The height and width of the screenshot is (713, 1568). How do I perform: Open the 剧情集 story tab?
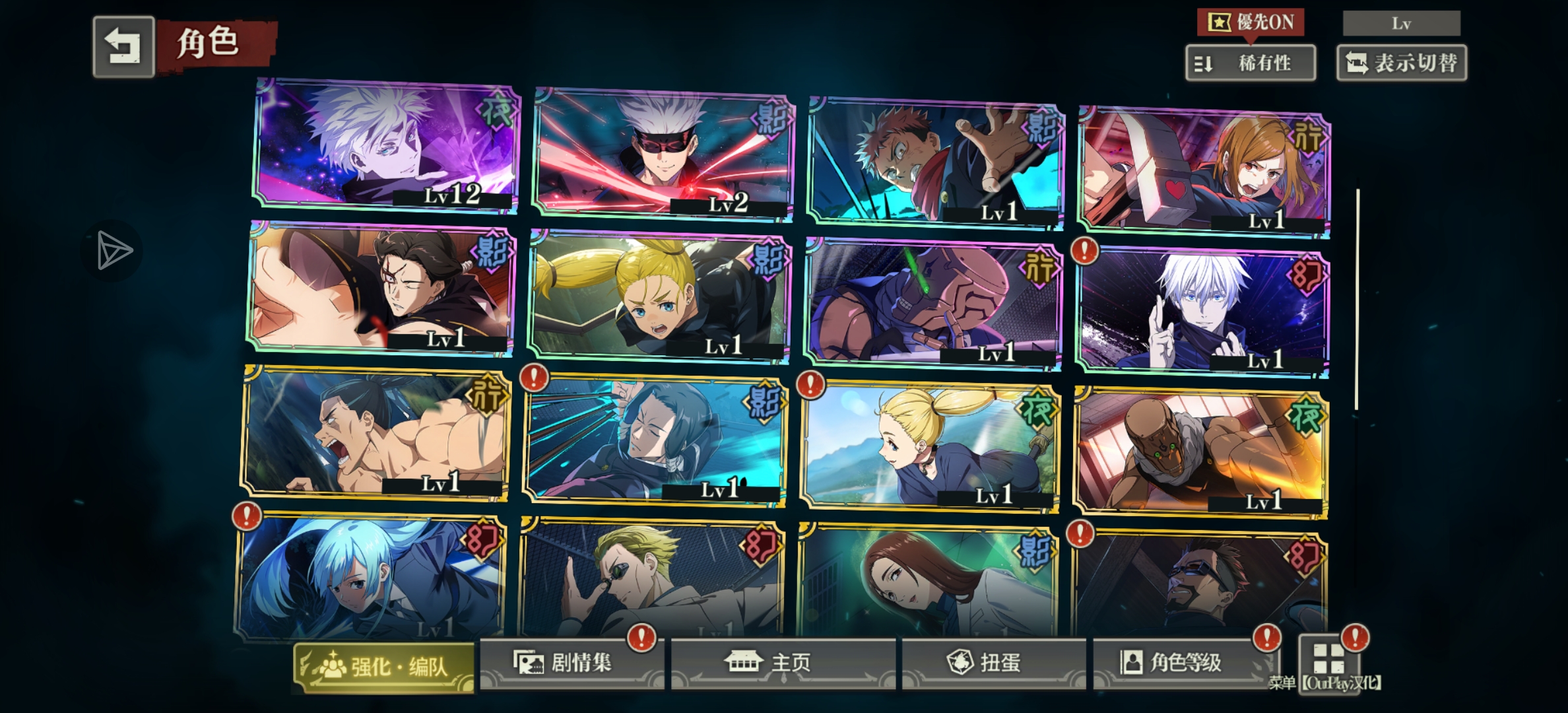pyautogui.click(x=571, y=662)
